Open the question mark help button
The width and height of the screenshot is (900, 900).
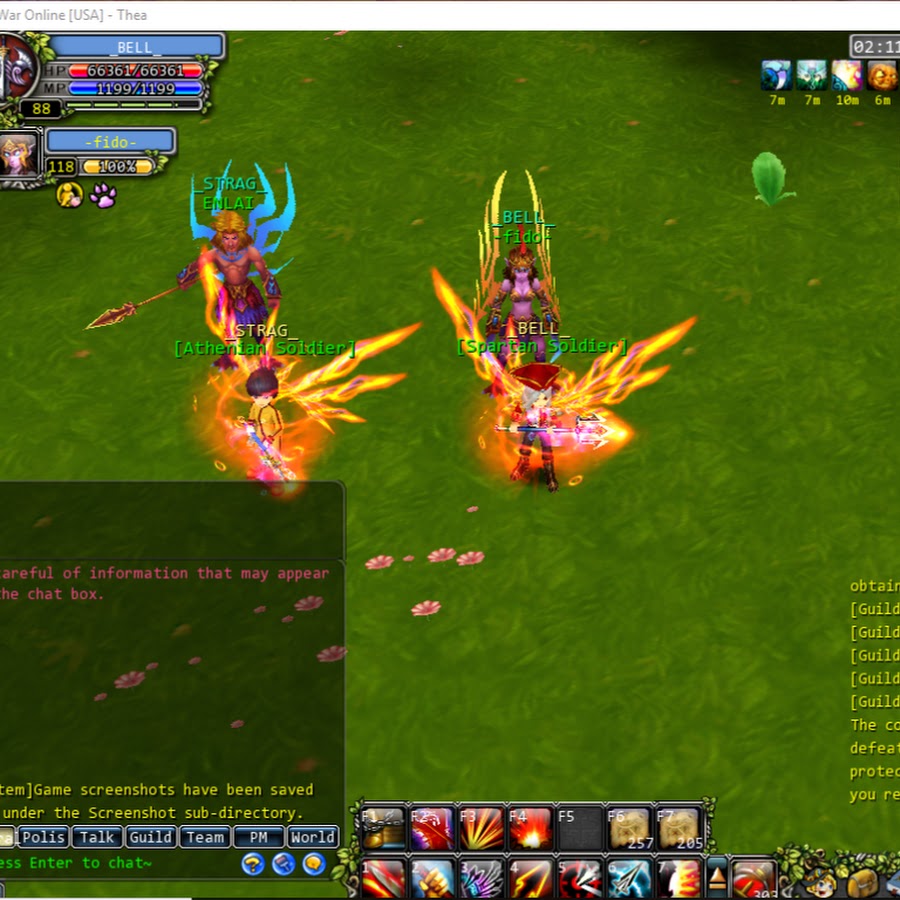pyautogui.click(x=253, y=864)
